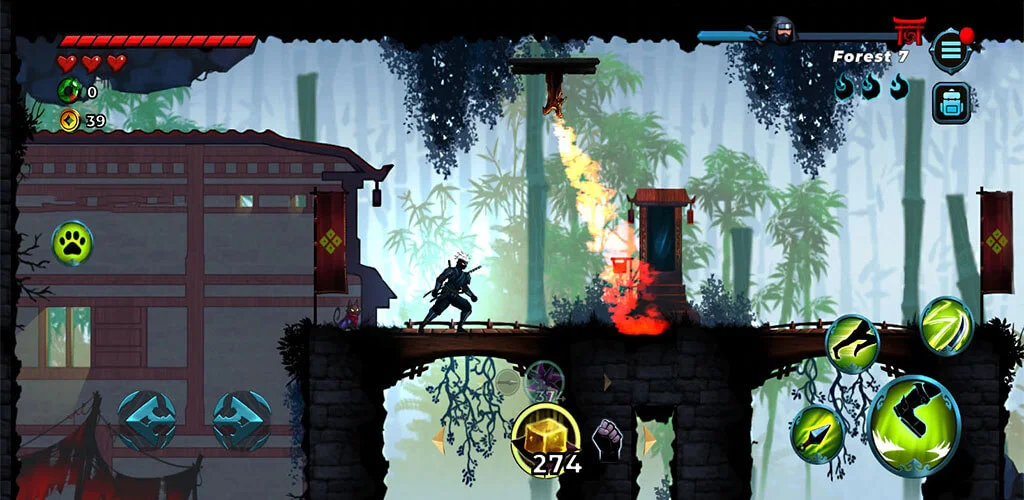1024x500 pixels.
Task: Activate the dash sprint skill
Action: tap(852, 343)
